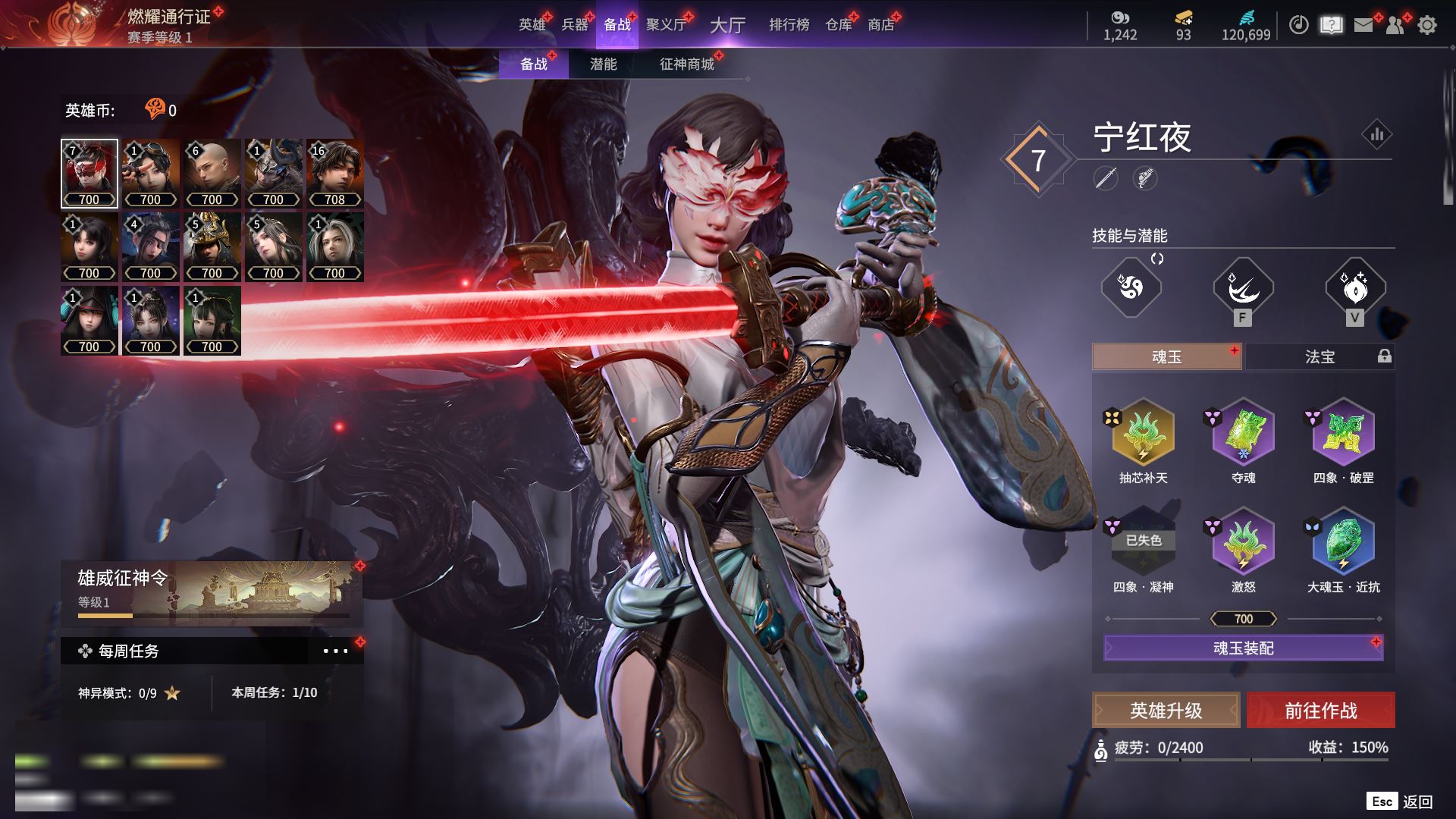Screen dimensions: 1456x819
Task: View the 排行榜 leaderboard
Action: pyautogui.click(x=789, y=25)
